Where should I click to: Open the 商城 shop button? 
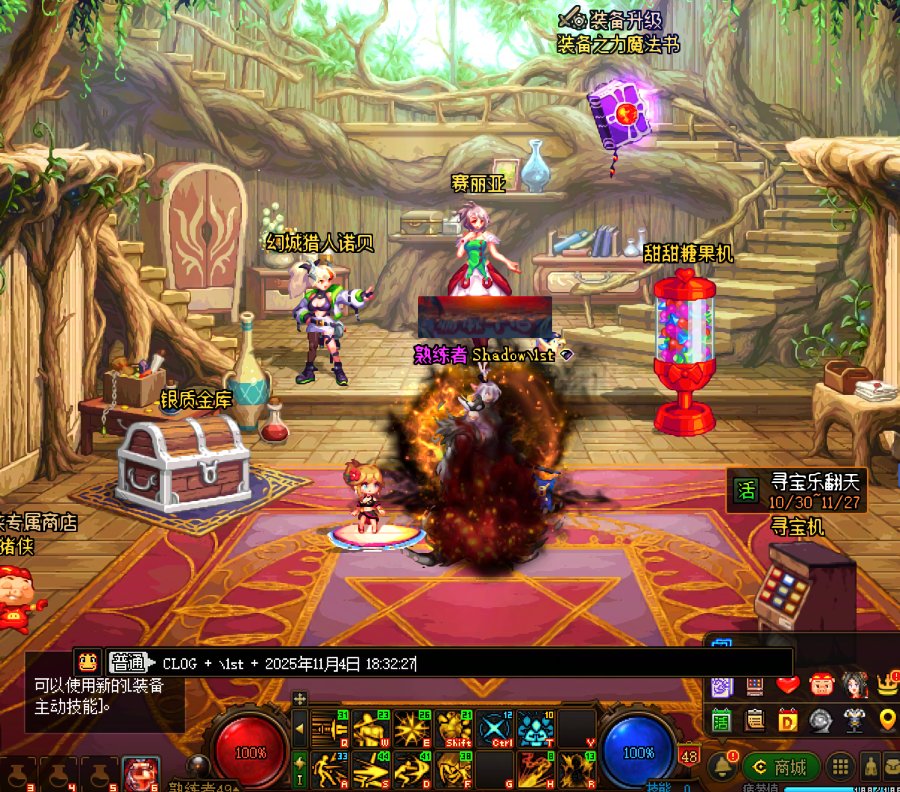pos(781,767)
